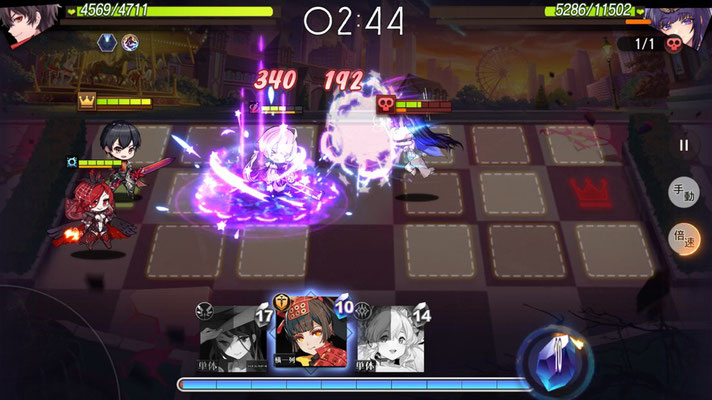Toggle the 手動 manual mode button
Screen dimensions: 712x400
point(684,194)
